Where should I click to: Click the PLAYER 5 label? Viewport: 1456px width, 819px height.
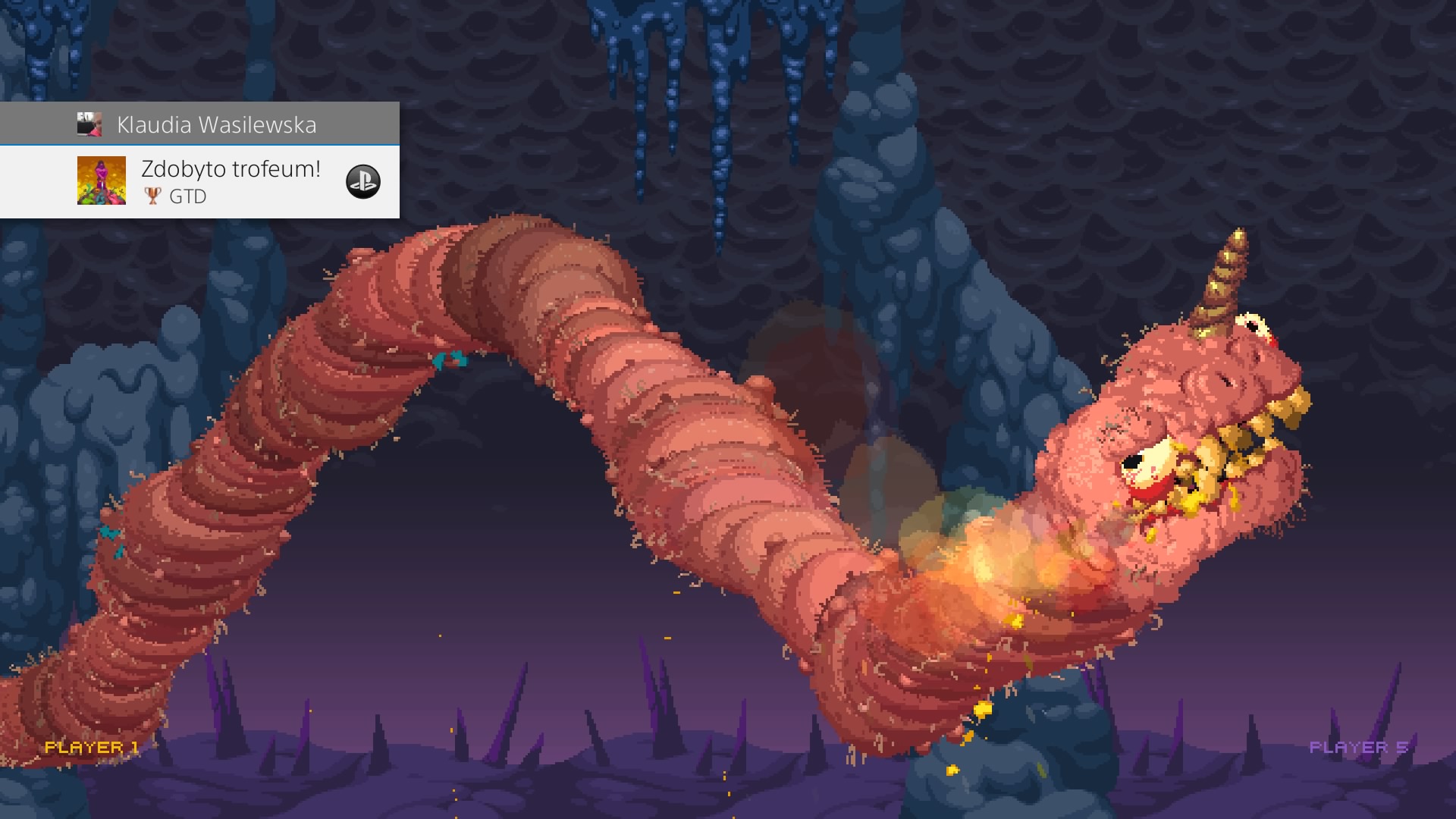tap(1360, 745)
